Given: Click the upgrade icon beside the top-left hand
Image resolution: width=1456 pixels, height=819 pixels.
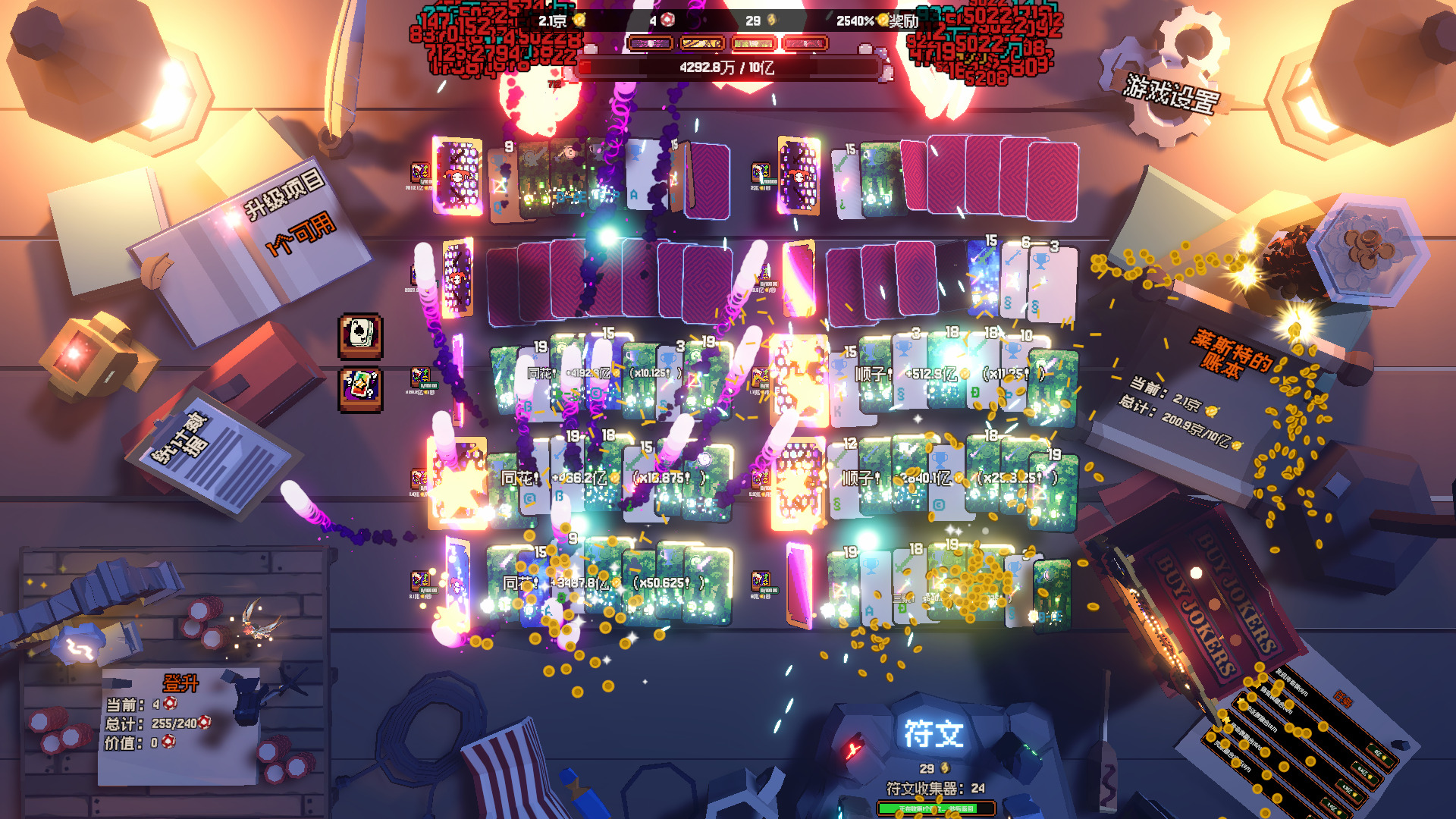Looking at the screenshot, I should (420, 172).
